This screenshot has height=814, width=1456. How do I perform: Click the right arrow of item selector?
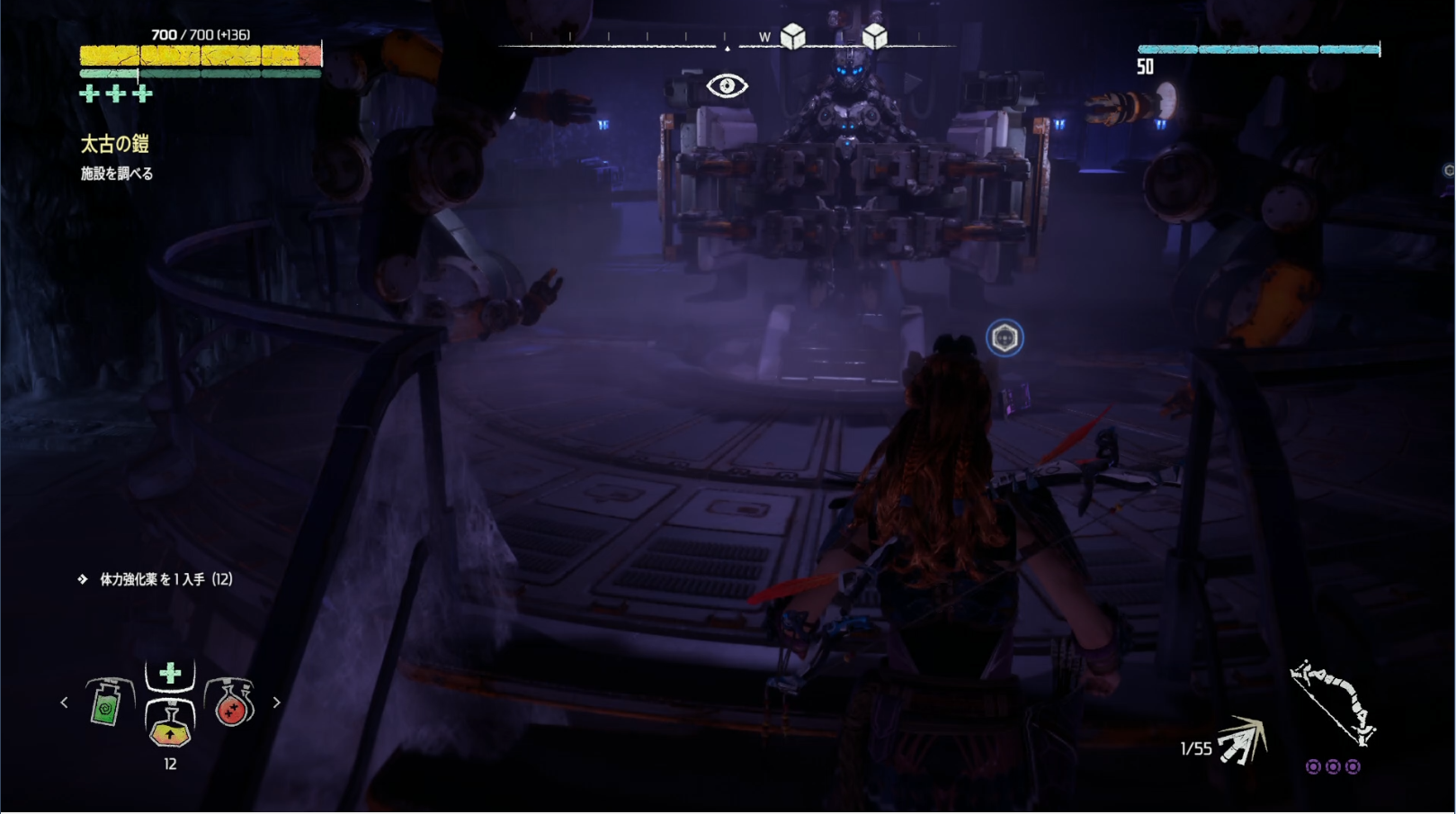pyautogui.click(x=276, y=702)
